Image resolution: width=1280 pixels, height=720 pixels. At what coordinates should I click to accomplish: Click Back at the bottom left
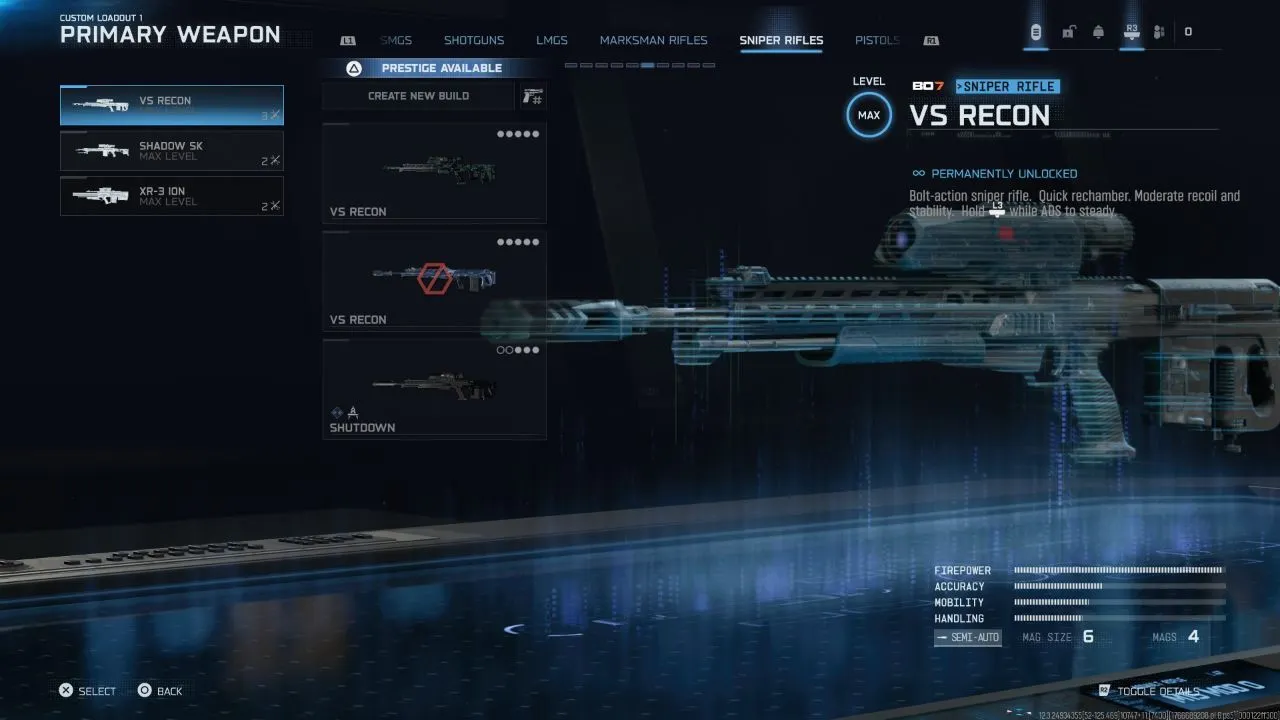point(160,690)
